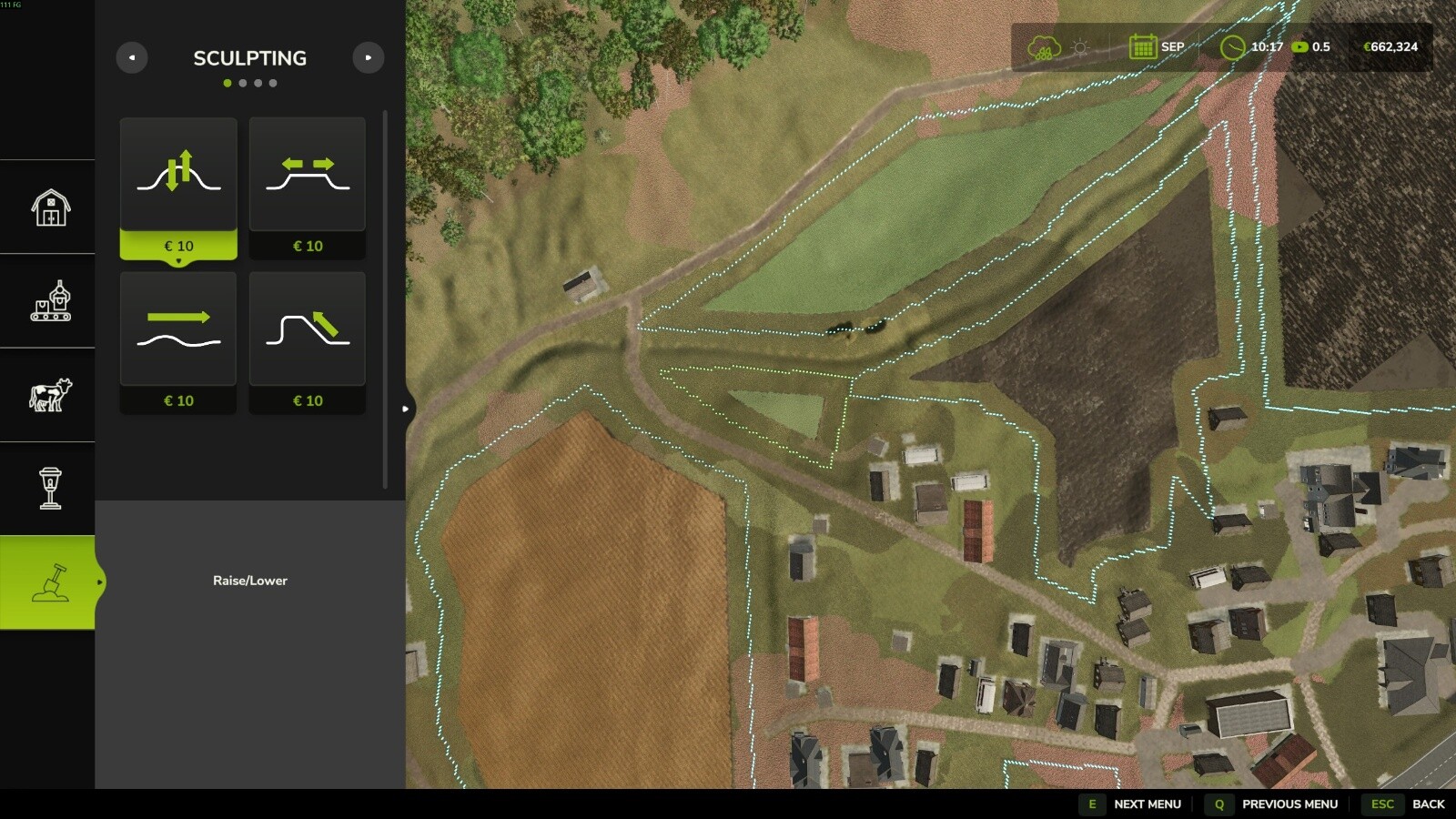The image size is (1456, 819).
Task: Open the barn buildings category
Action: [50, 207]
